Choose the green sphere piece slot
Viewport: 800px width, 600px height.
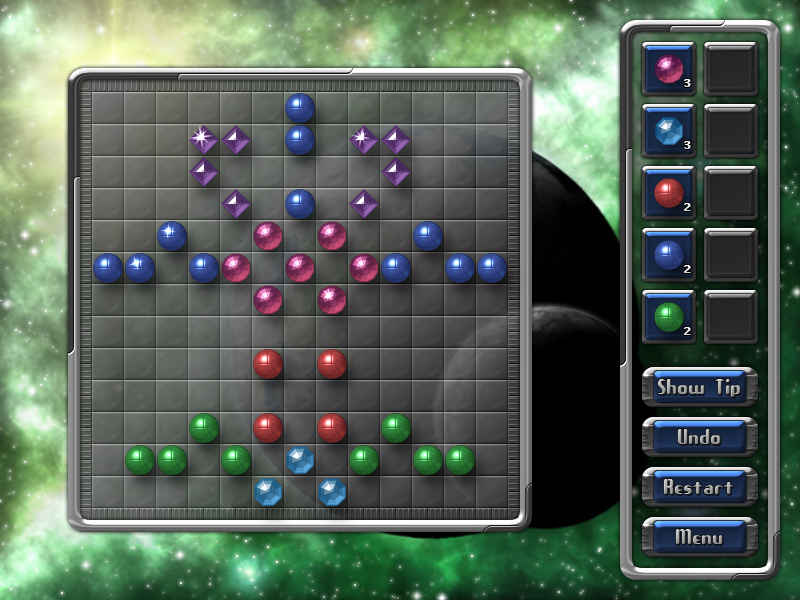point(668,316)
